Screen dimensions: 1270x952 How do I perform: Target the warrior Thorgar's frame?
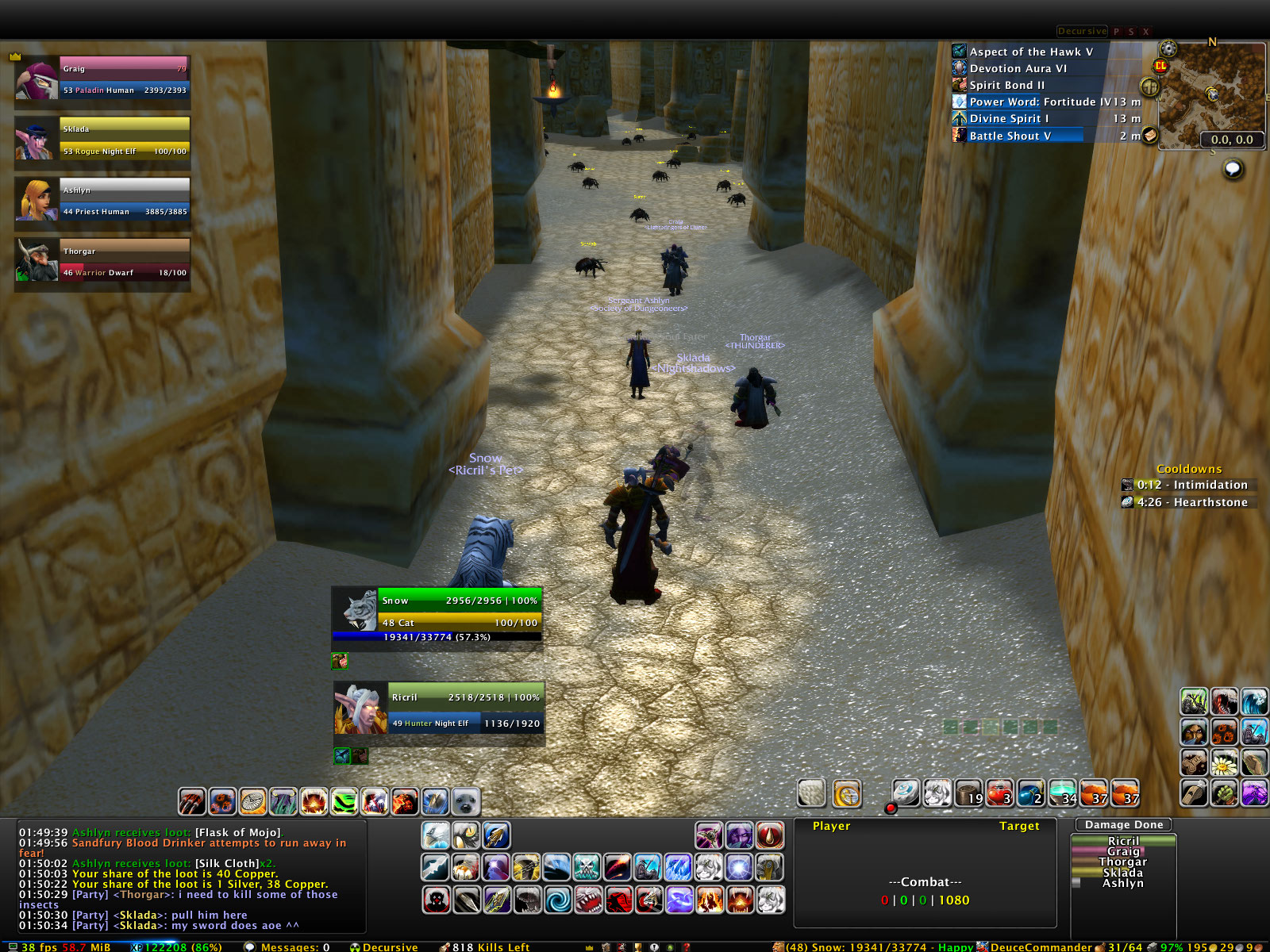[x=124, y=261]
